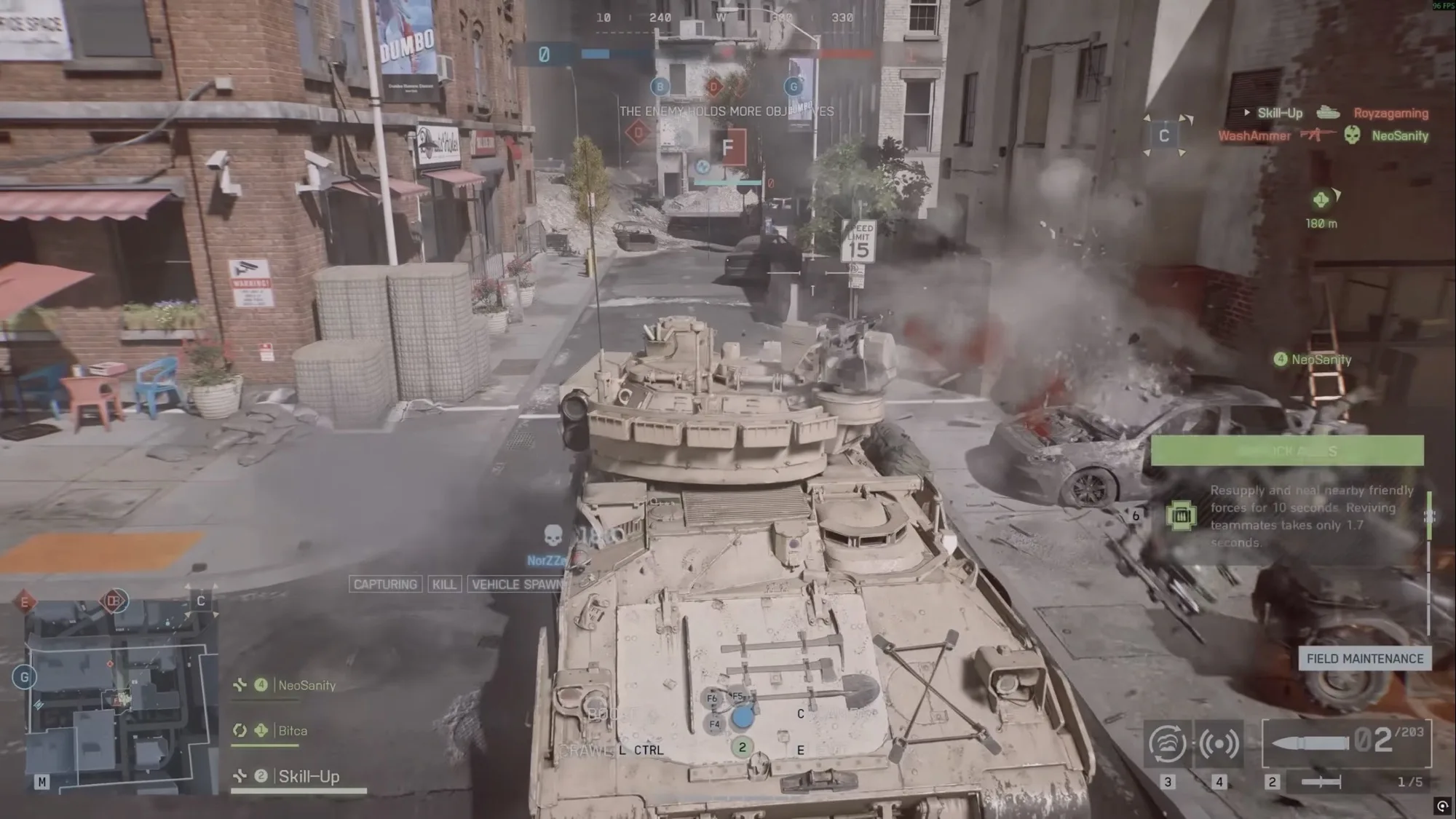
Task: Click the small circular overlay icon in the corner
Action: coord(1442,806)
